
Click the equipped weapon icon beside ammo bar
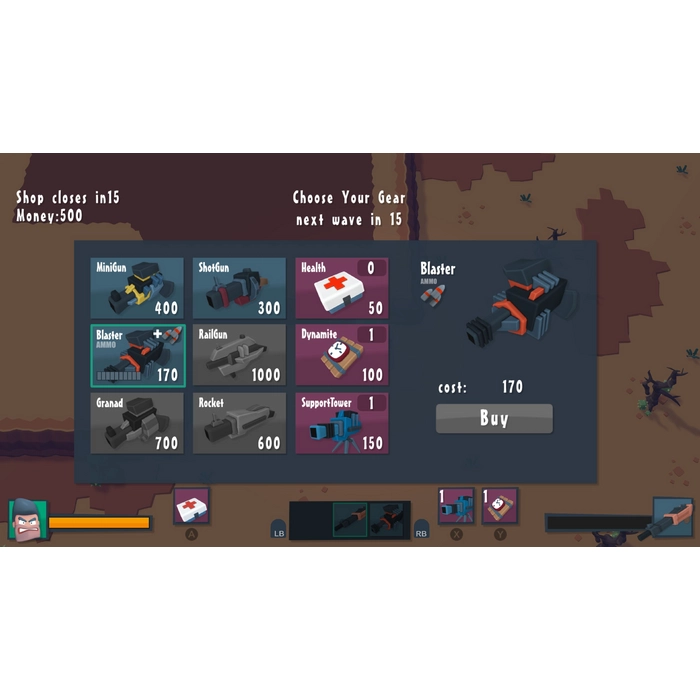click(x=672, y=517)
